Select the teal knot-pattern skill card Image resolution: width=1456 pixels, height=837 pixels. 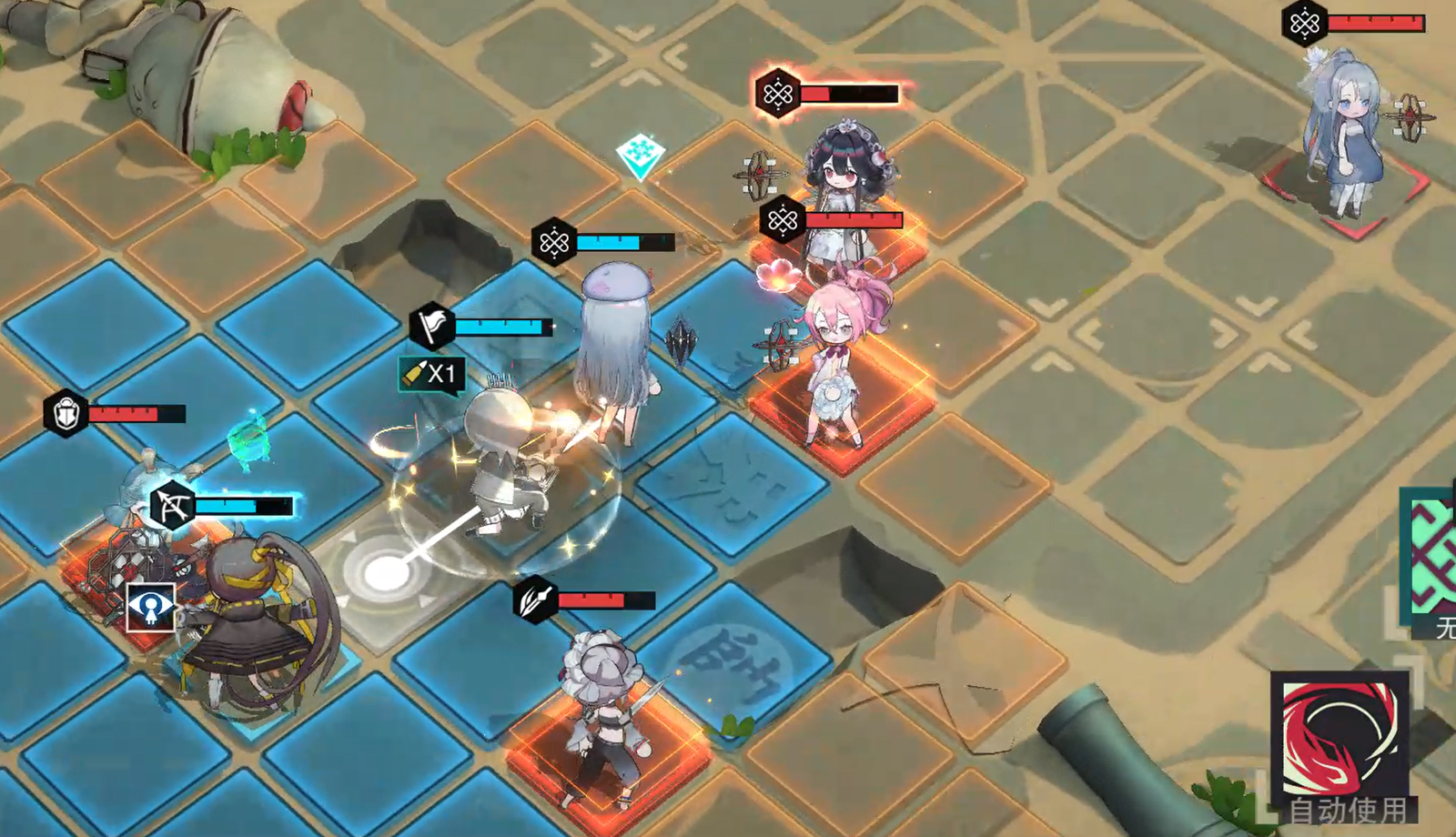(x=1432, y=555)
